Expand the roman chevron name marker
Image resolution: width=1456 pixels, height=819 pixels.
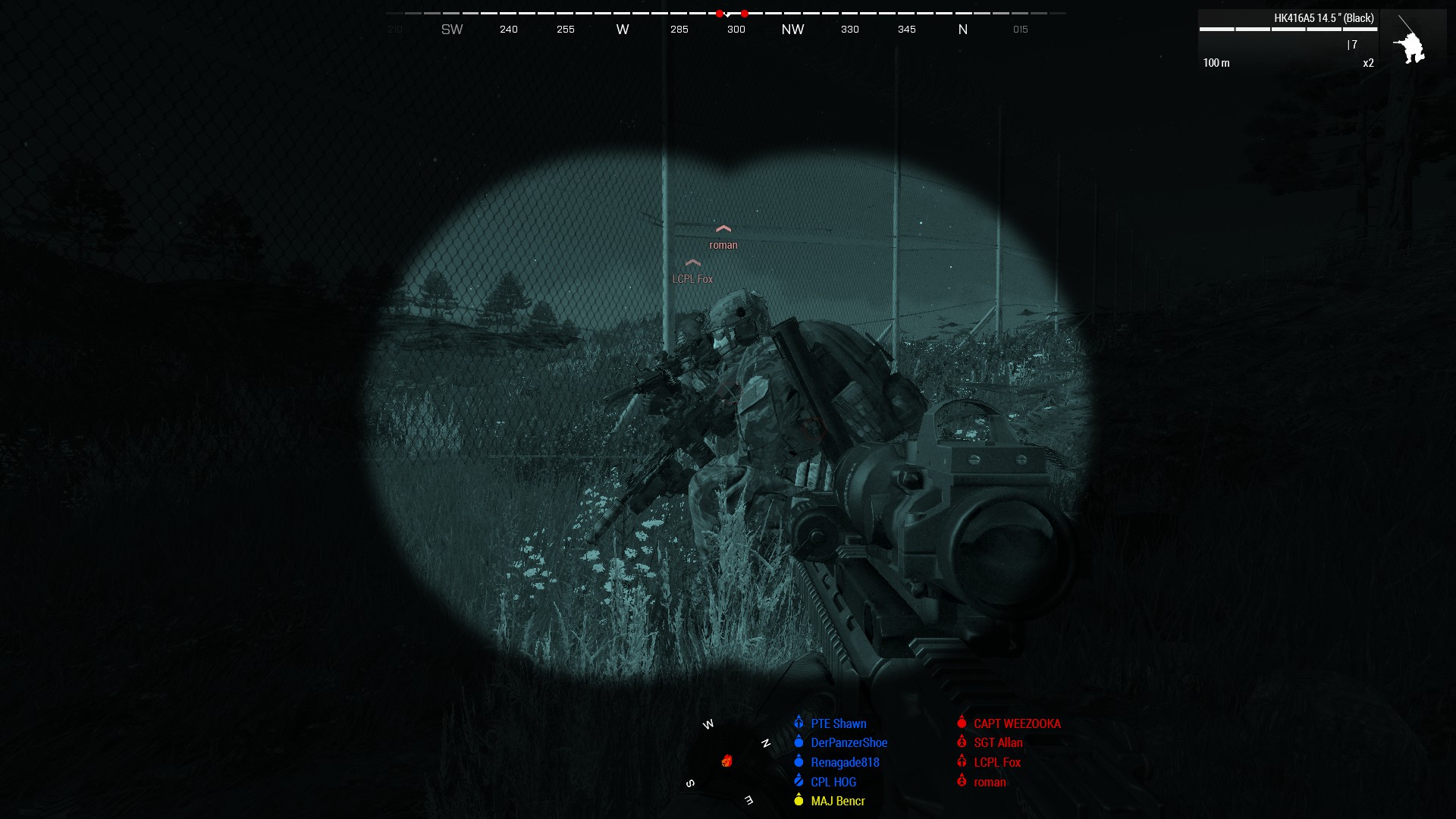click(x=723, y=227)
